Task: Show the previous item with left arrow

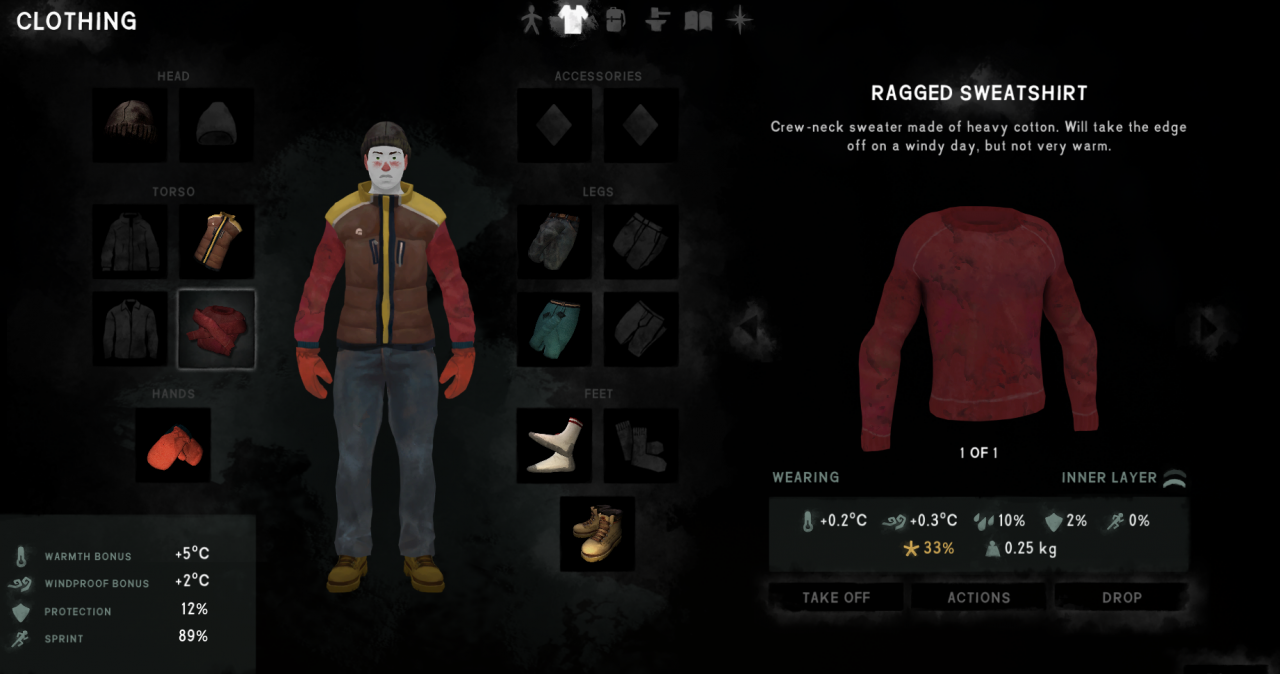Action: coord(747,327)
